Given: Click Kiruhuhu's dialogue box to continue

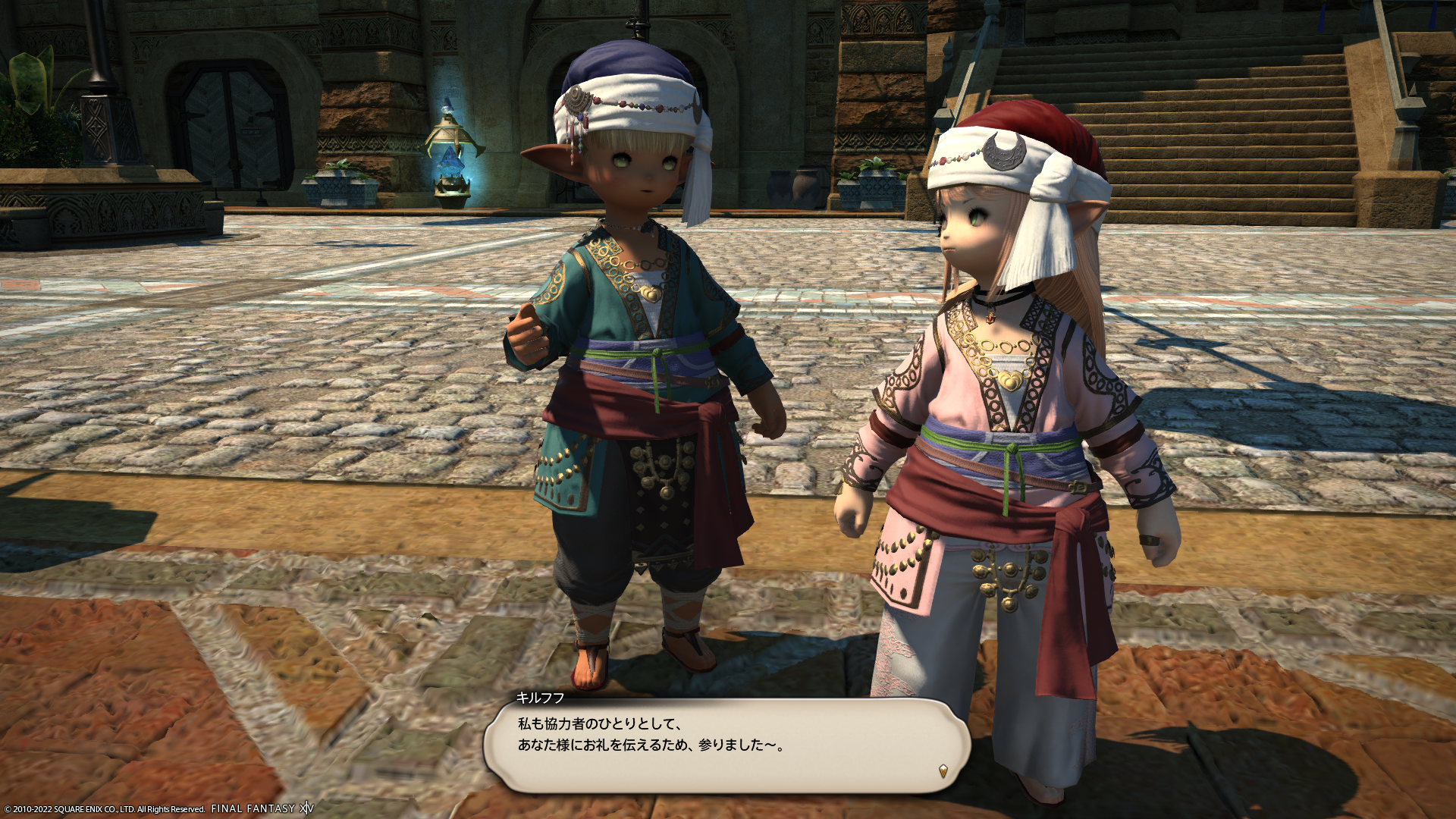Looking at the screenshot, I should (x=726, y=745).
